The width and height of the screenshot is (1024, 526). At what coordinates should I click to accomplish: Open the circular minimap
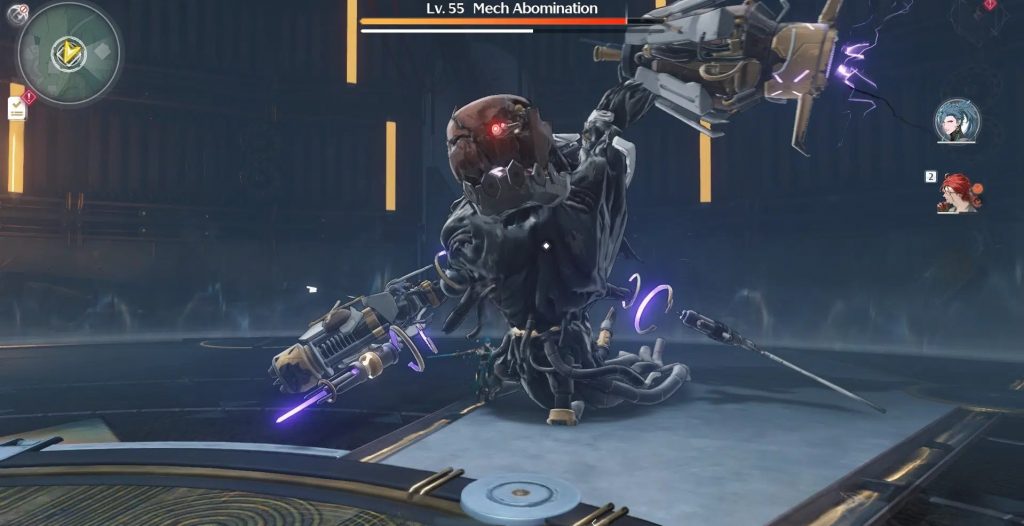[69, 53]
